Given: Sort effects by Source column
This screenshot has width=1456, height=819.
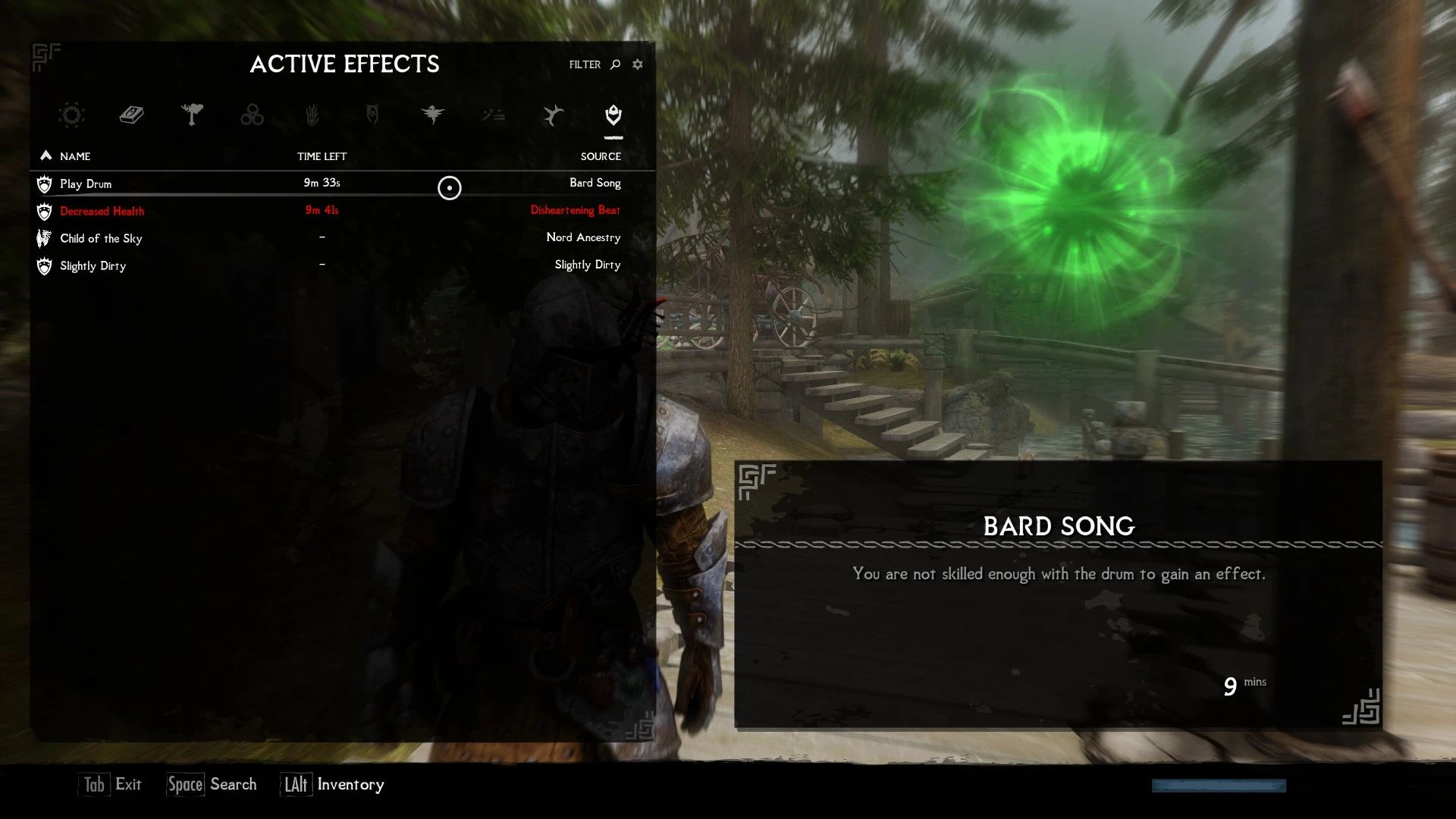Looking at the screenshot, I should 600,157.
